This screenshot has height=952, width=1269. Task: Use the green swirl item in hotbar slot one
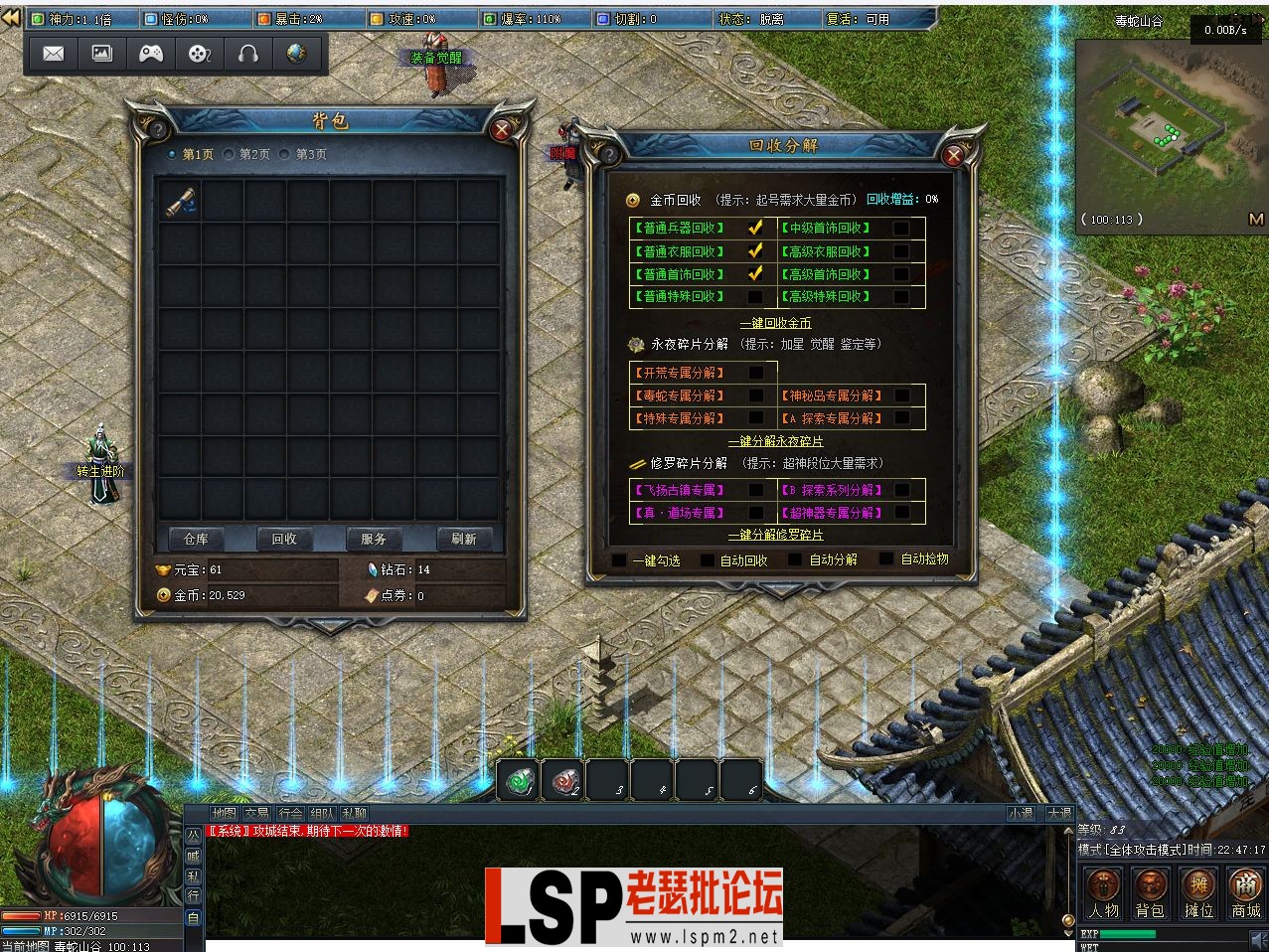click(518, 780)
